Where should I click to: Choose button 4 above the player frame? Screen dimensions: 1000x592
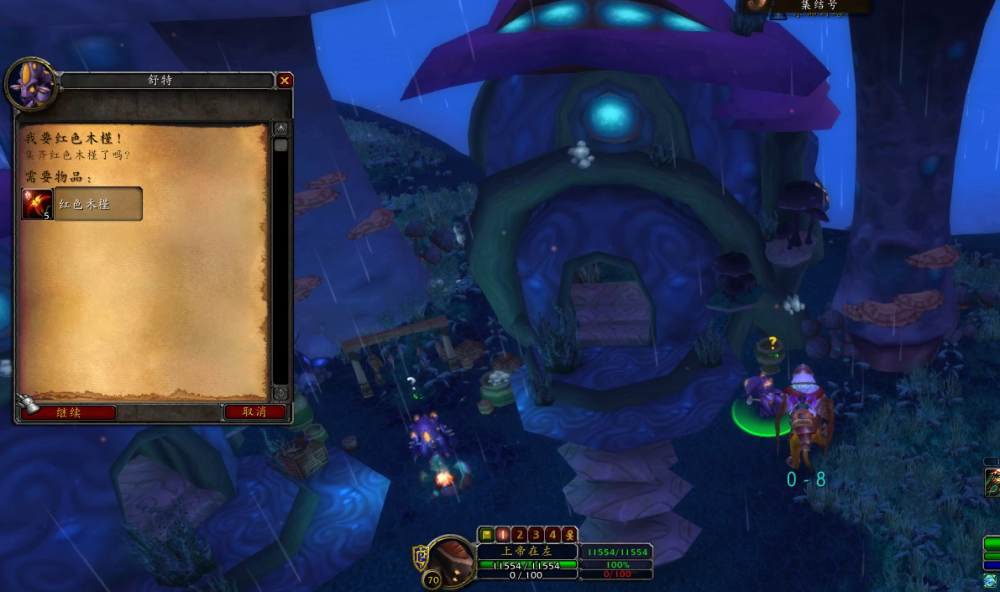[553, 534]
